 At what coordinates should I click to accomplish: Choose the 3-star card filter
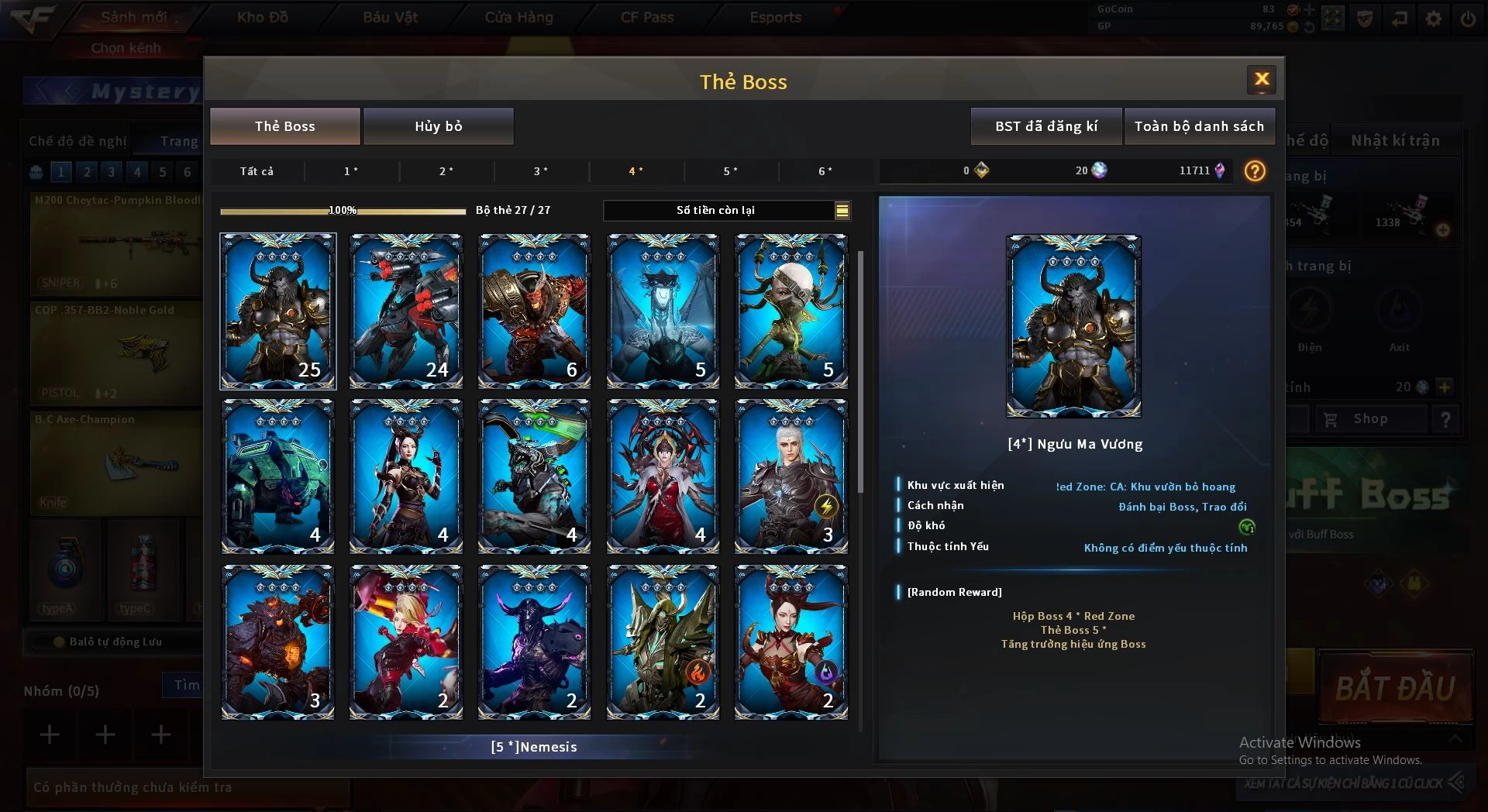tap(541, 171)
